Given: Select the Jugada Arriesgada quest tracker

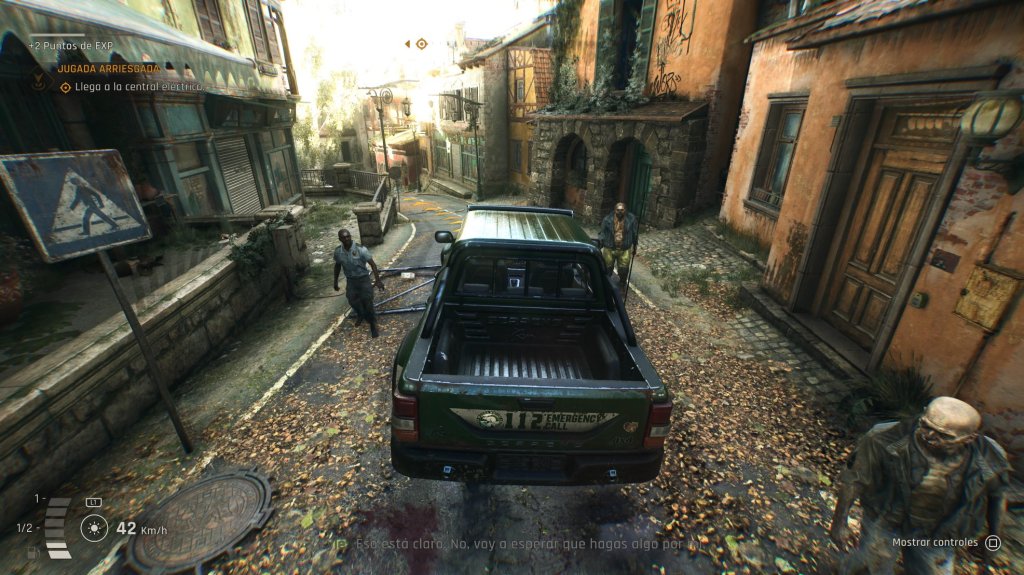Looking at the screenshot, I should 108,69.
